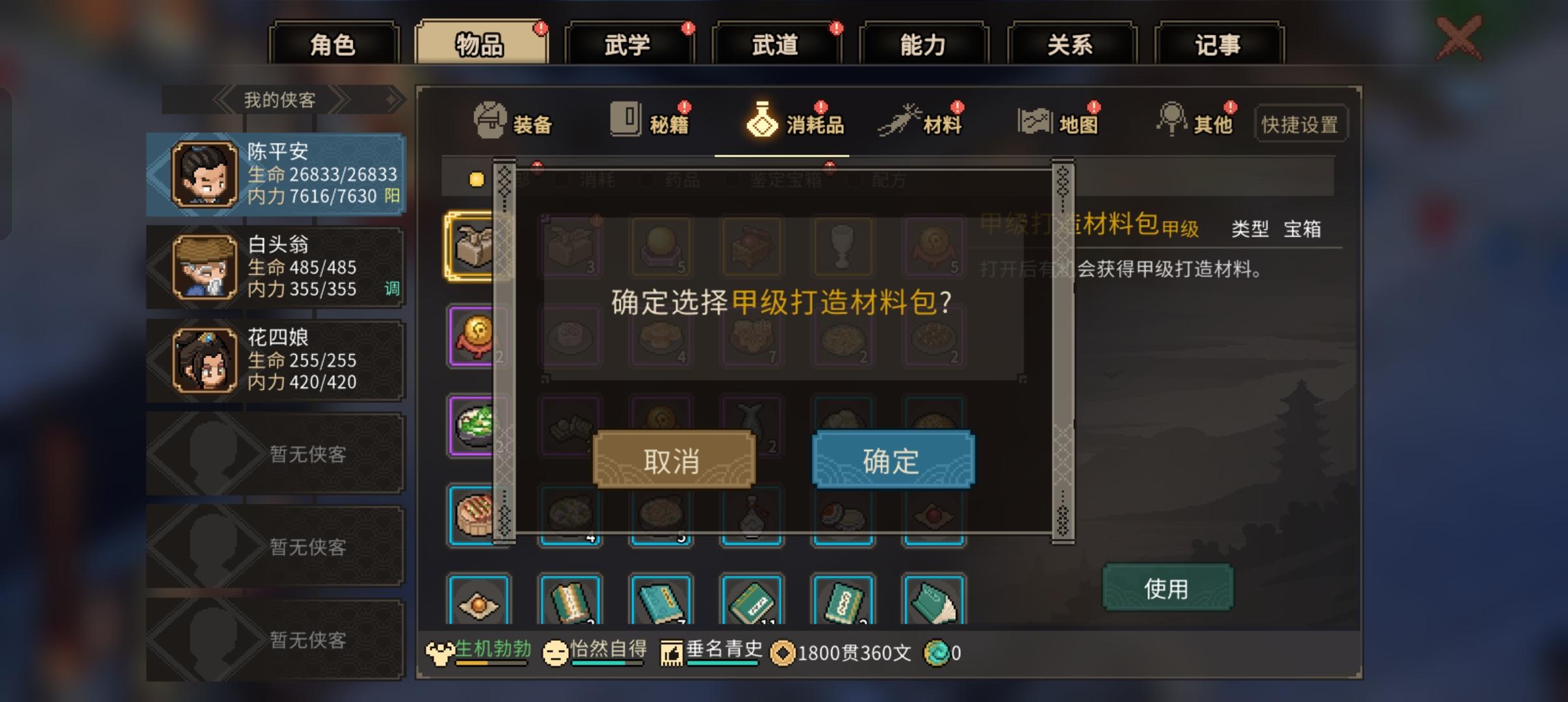Screen dimensions: 1568x702
Task: Click the 消耗品 consumables flask icon
Action: point(762,120)
